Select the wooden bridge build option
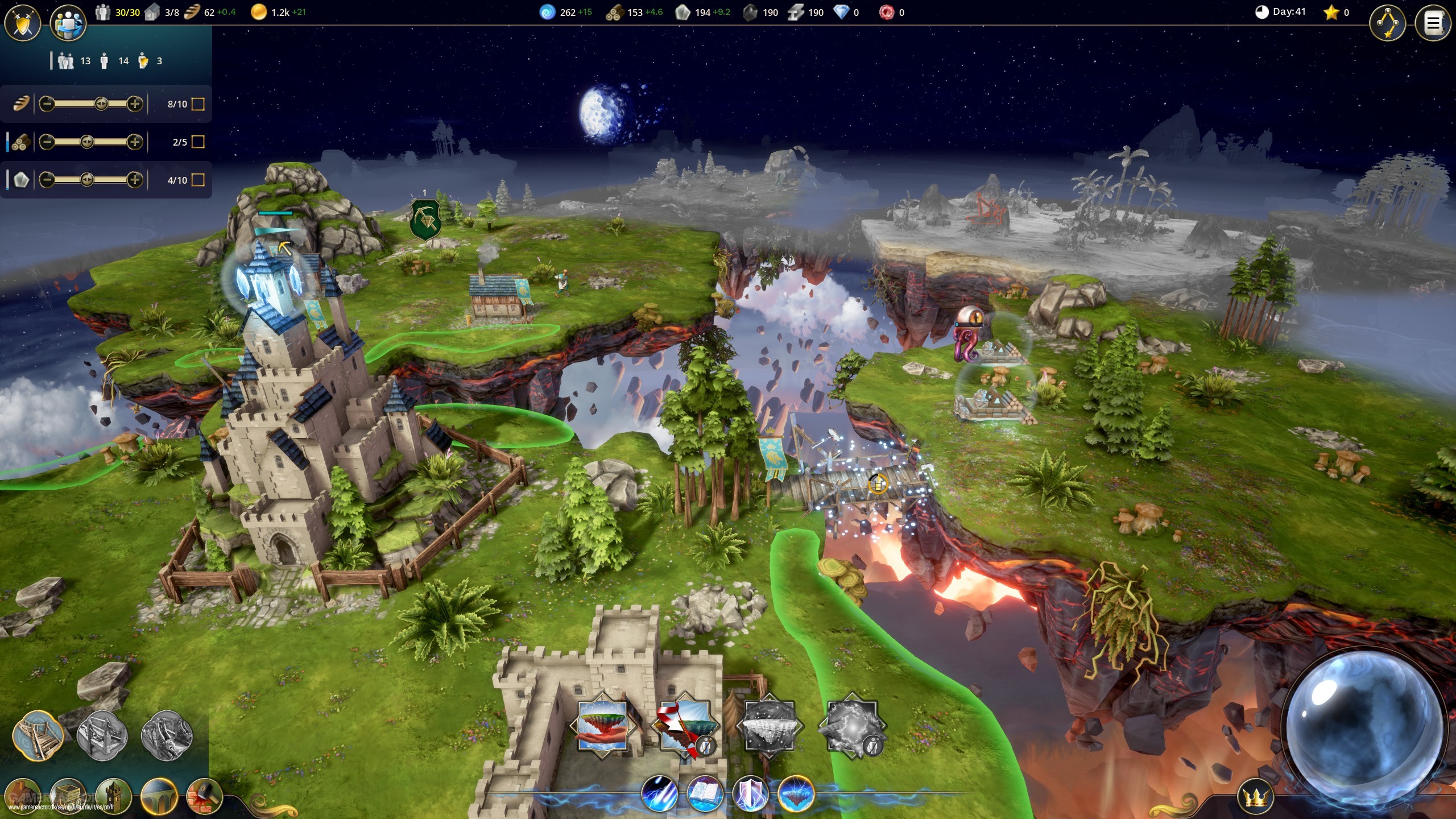The height and width of the screenshot is (819, 1456). (38, 736)
